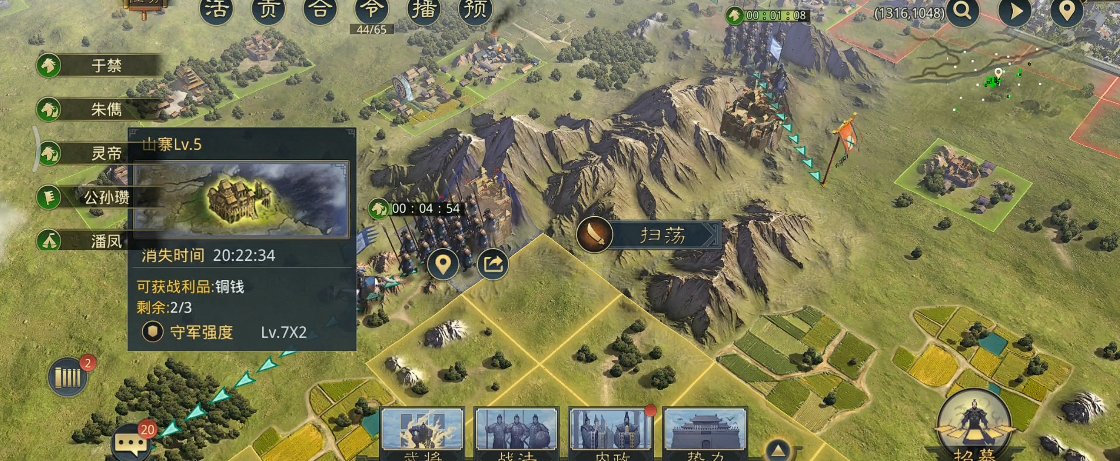Open the 预 preview button

tap(476, 10)
